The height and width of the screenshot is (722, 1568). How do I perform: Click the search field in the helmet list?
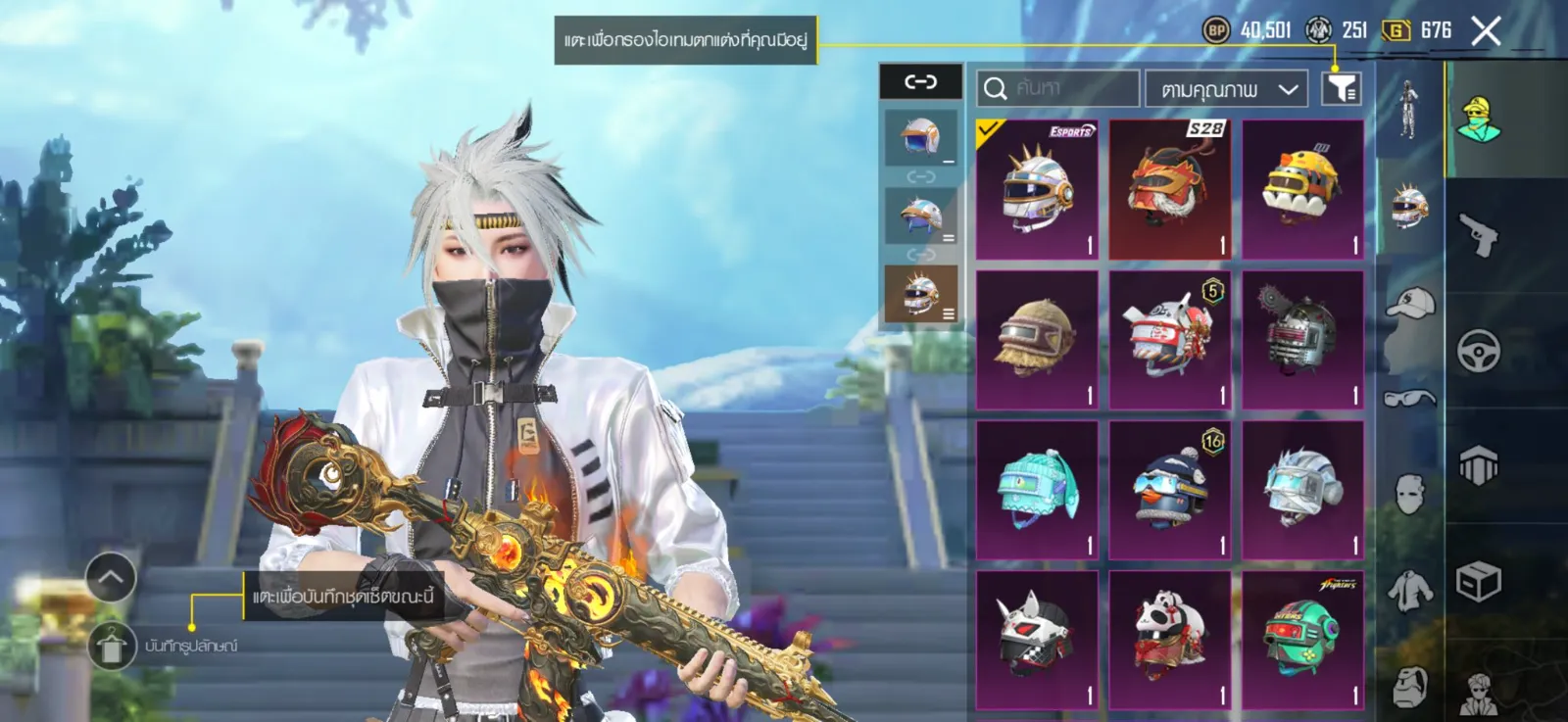[x=1058, y=89]
